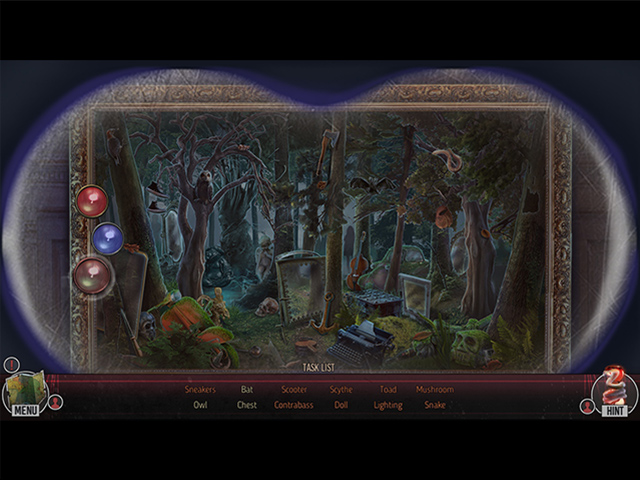Activate the top red orb button
640x480 pixels.
(92, 200)
